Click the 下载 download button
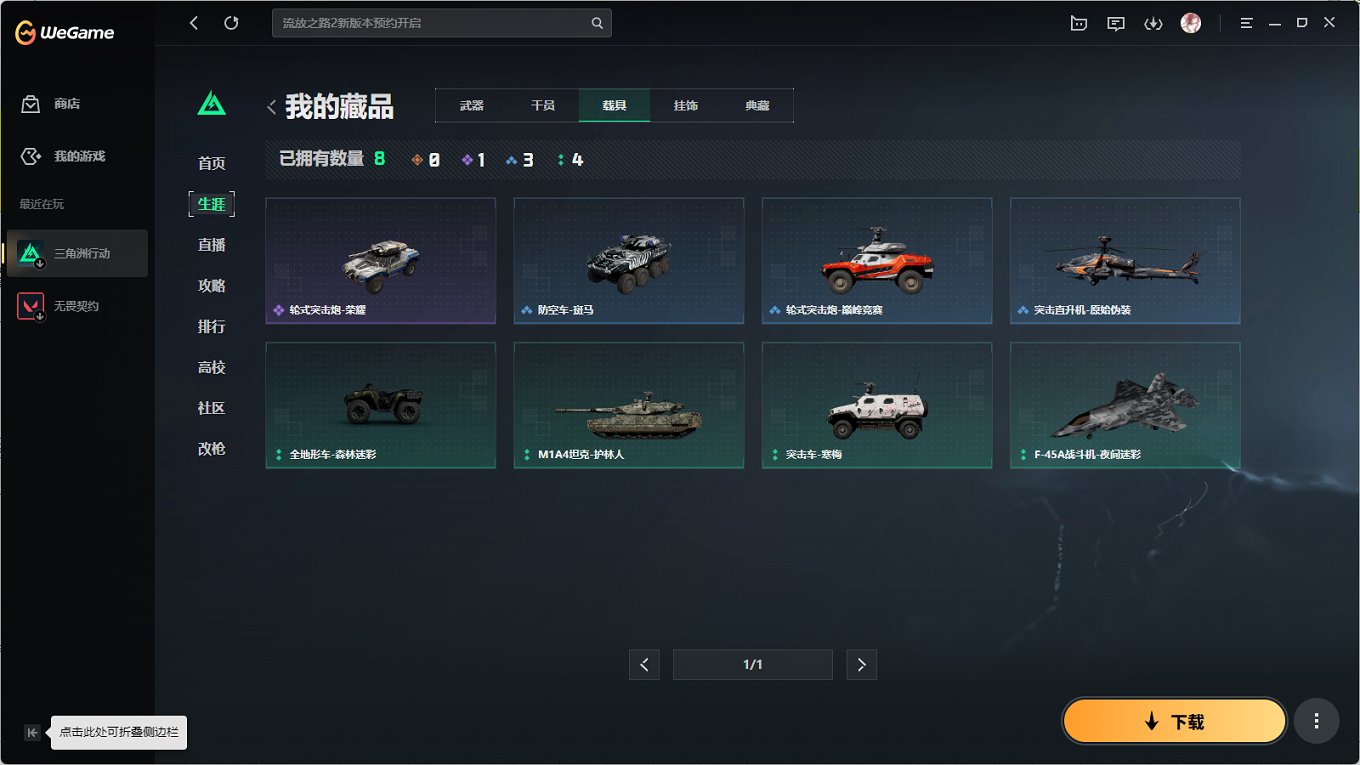The height and width of the screenshot is (765, 1360). tap(1174, 720)
